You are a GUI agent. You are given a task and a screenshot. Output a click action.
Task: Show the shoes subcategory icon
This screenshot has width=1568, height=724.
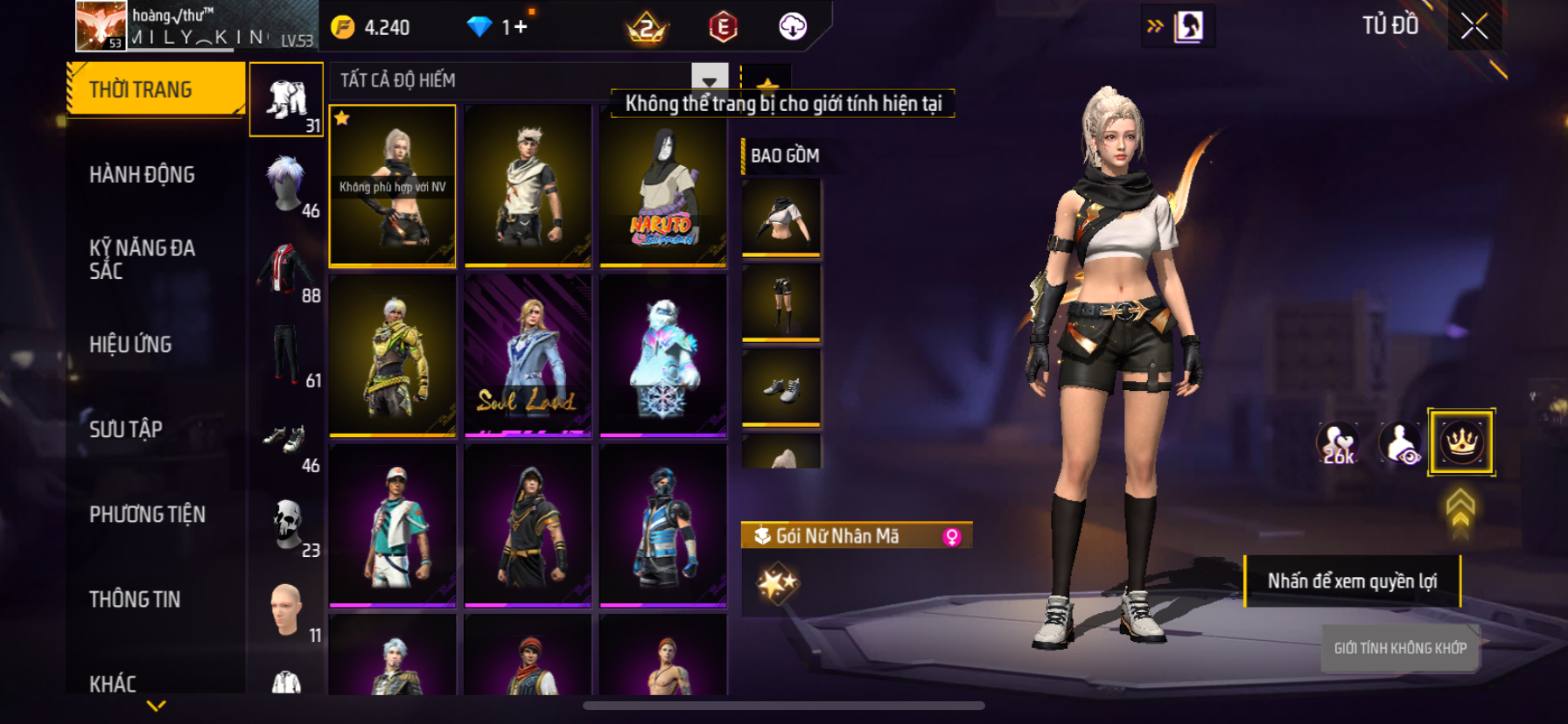(x=287, y=440)
